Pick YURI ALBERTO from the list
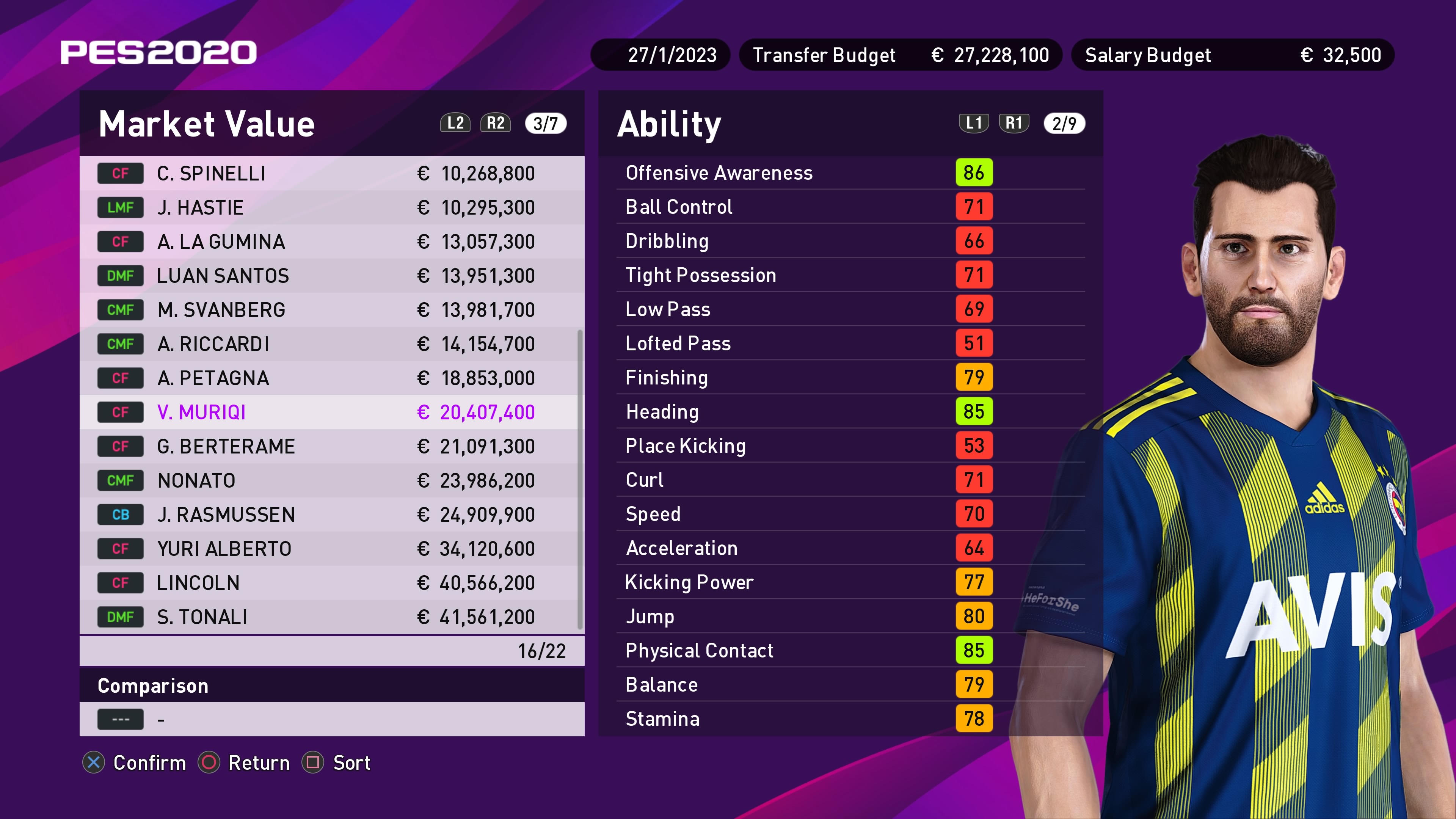The height and width of the screenshot is (819, 1456). [331, 549]
